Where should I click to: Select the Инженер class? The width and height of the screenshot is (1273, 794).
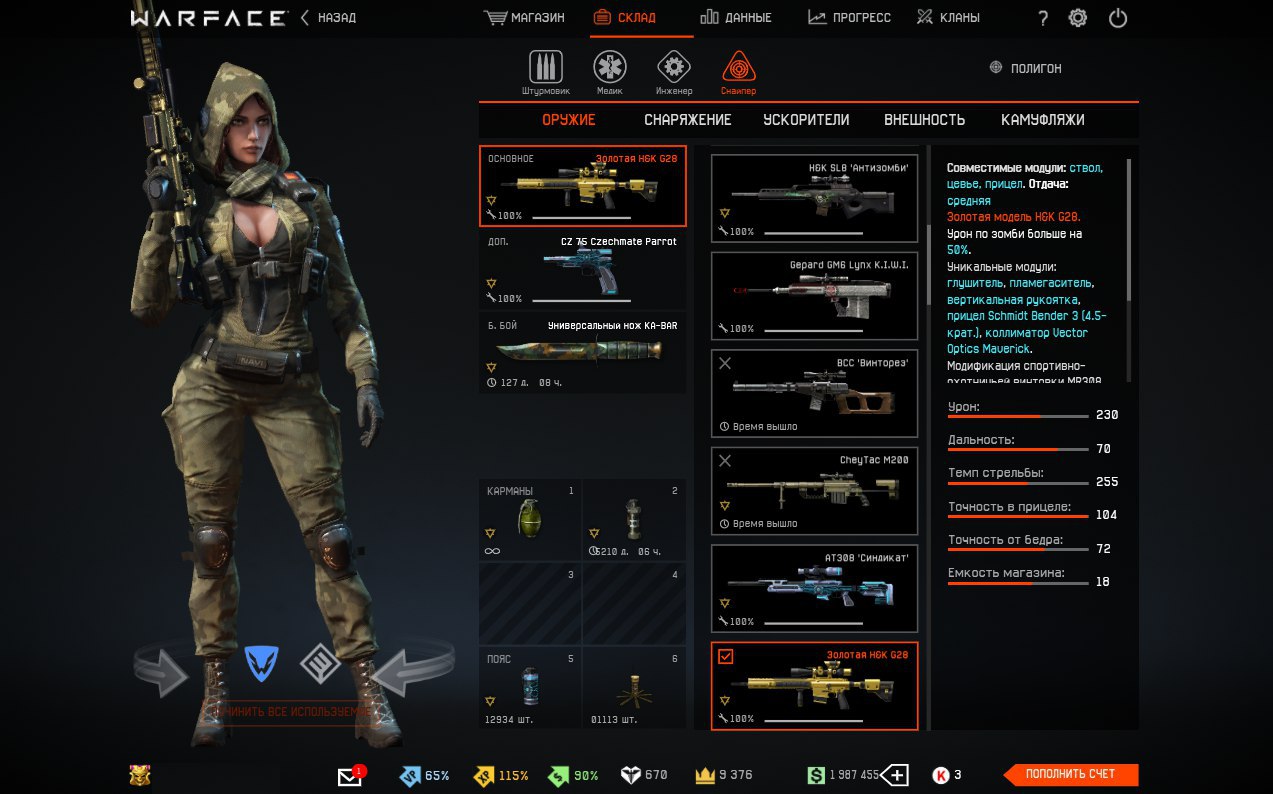[x=674, y=73]
